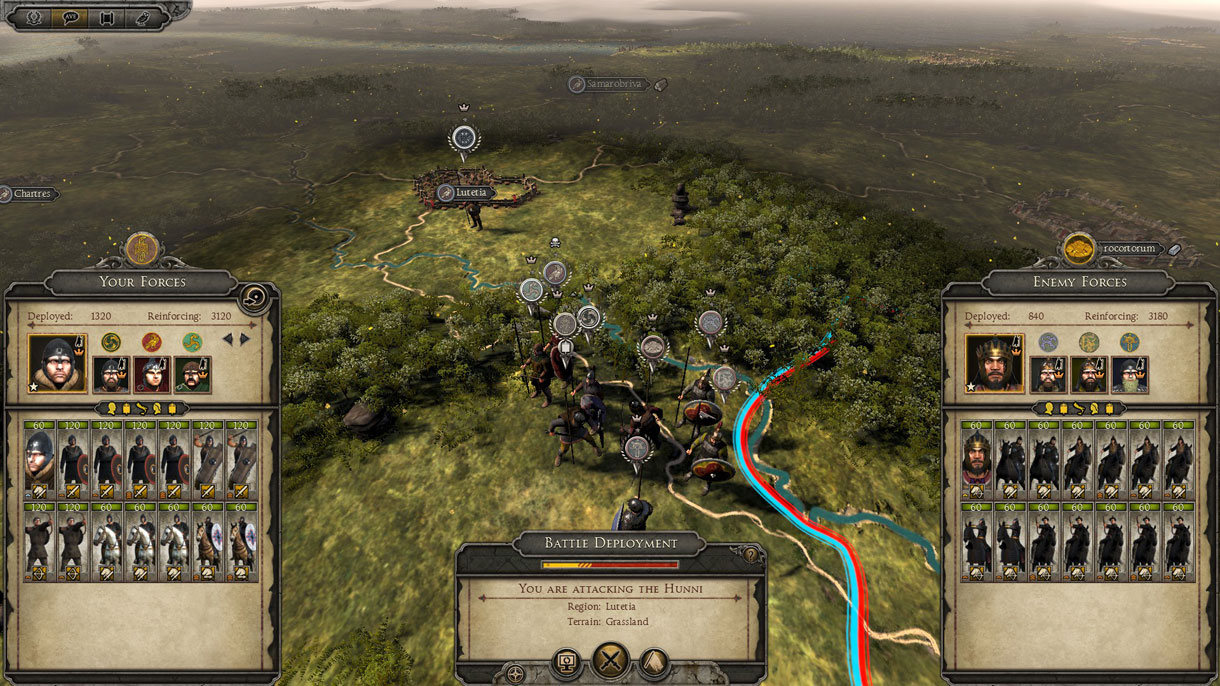Image resolution: width=1220 pixels, height=686 pixels.
Task: Select your general's bodyguard unit card
Action: 39,459
